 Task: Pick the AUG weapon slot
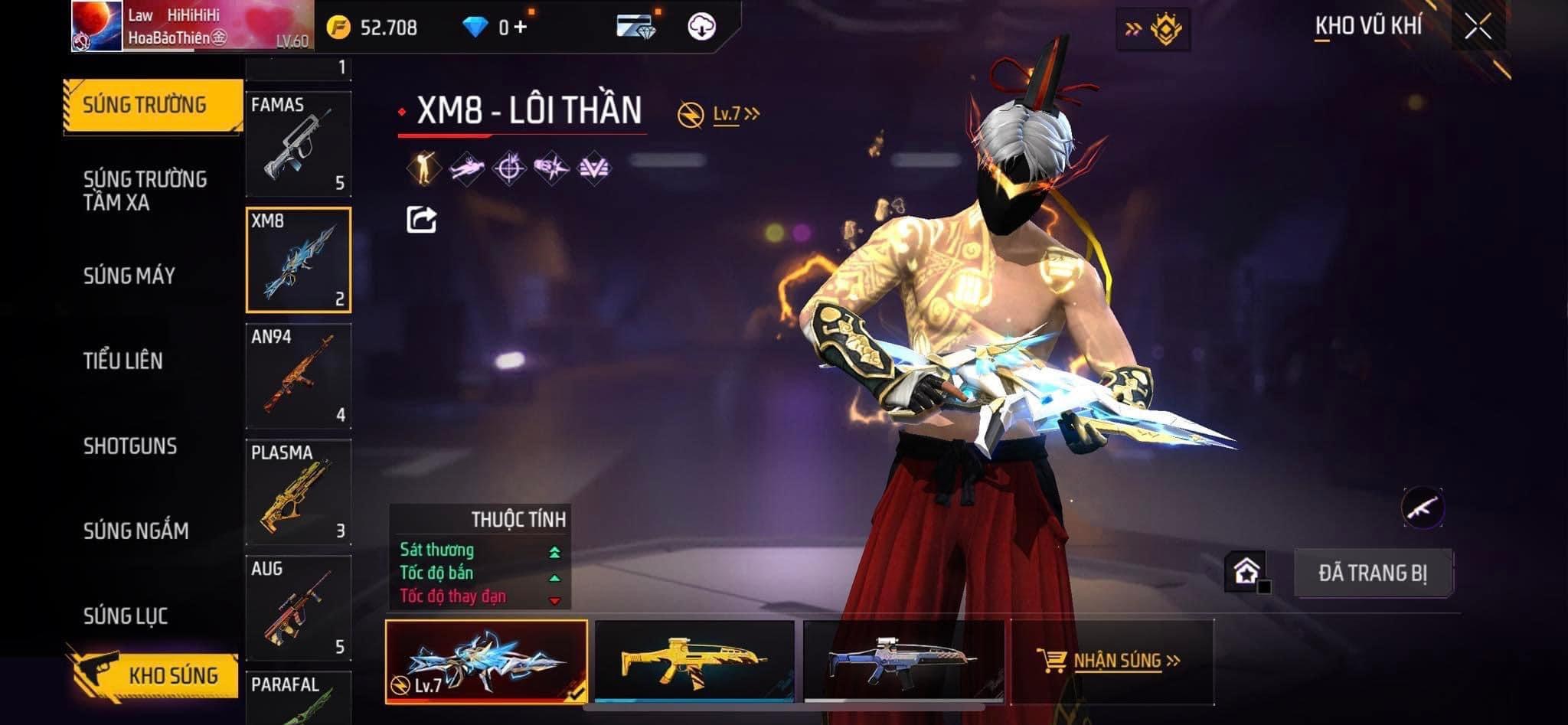pos(299,608)
